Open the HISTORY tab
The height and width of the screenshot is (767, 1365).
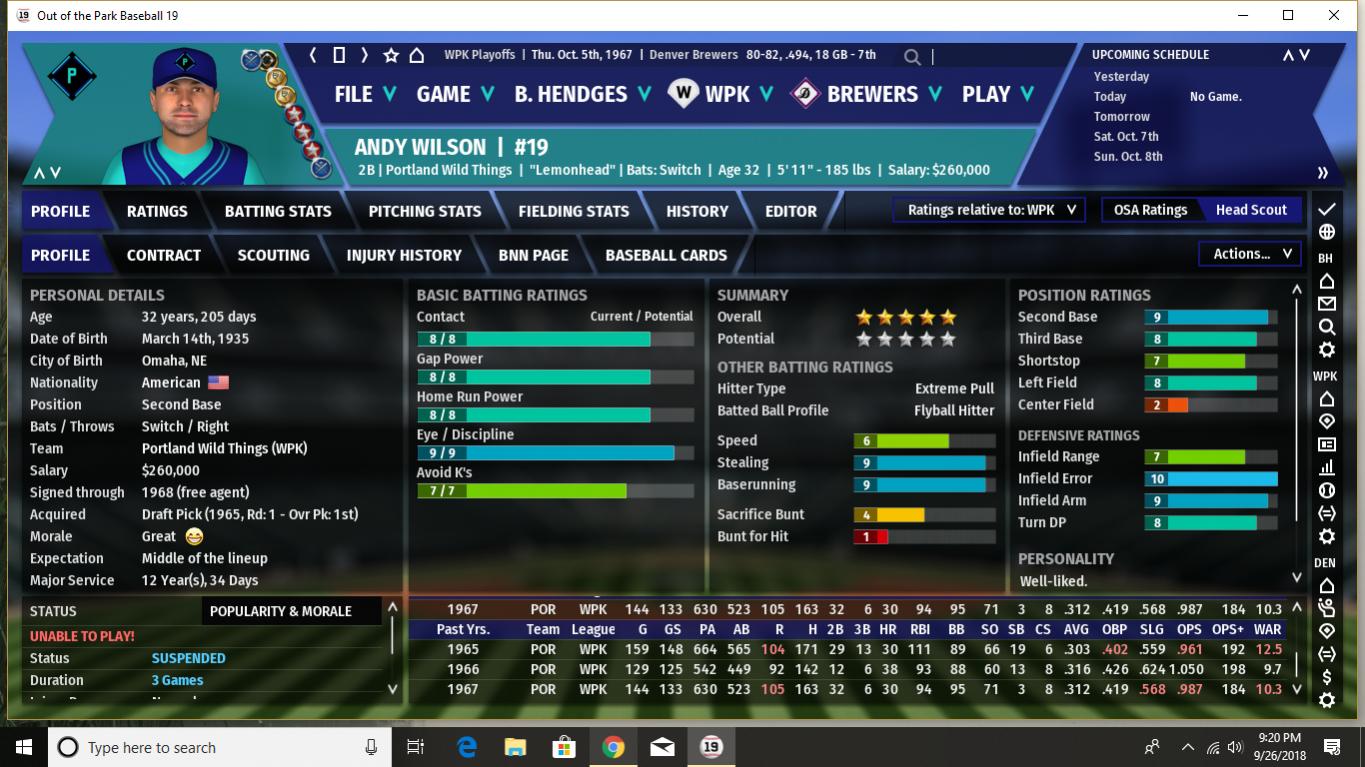coord(697,211)
